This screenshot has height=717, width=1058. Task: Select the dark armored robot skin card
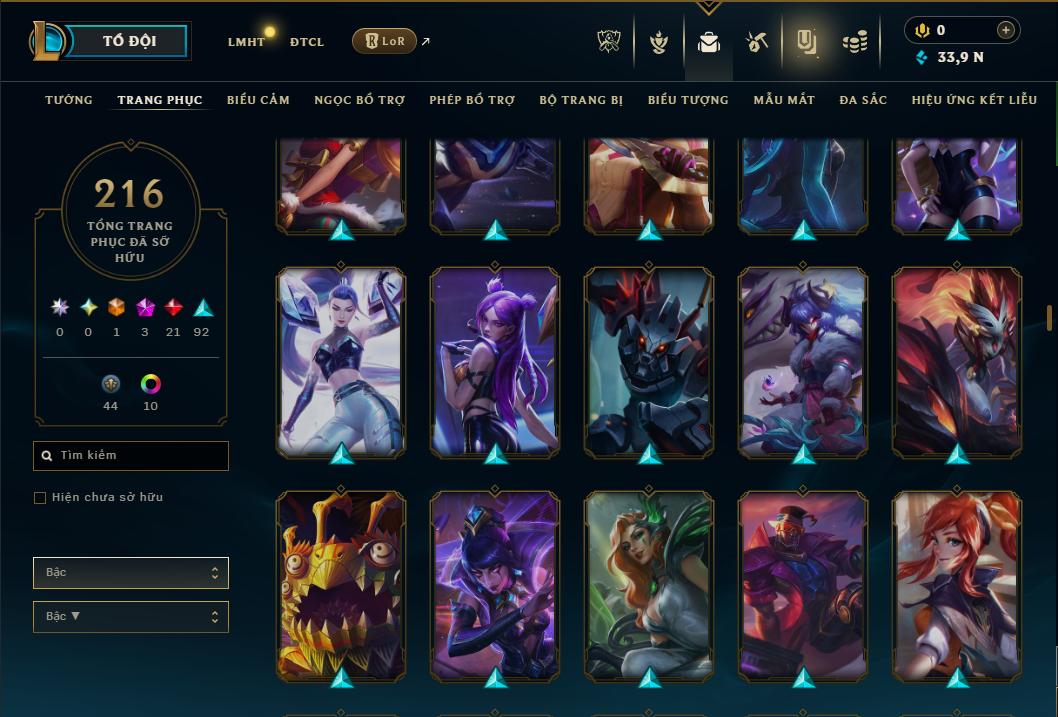(x=649, y=361)
